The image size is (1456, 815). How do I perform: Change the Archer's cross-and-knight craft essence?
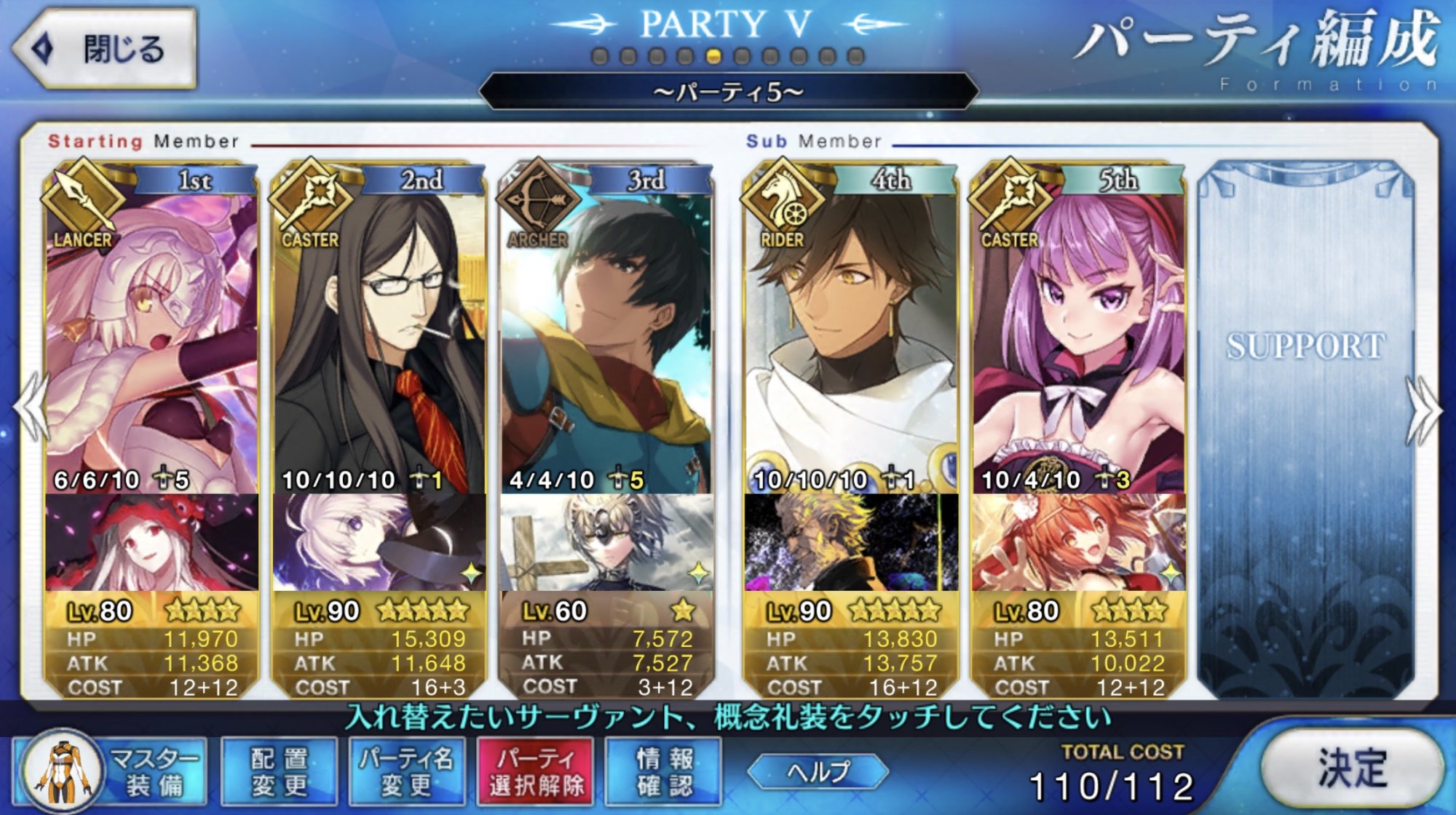[x=606, y=542]
